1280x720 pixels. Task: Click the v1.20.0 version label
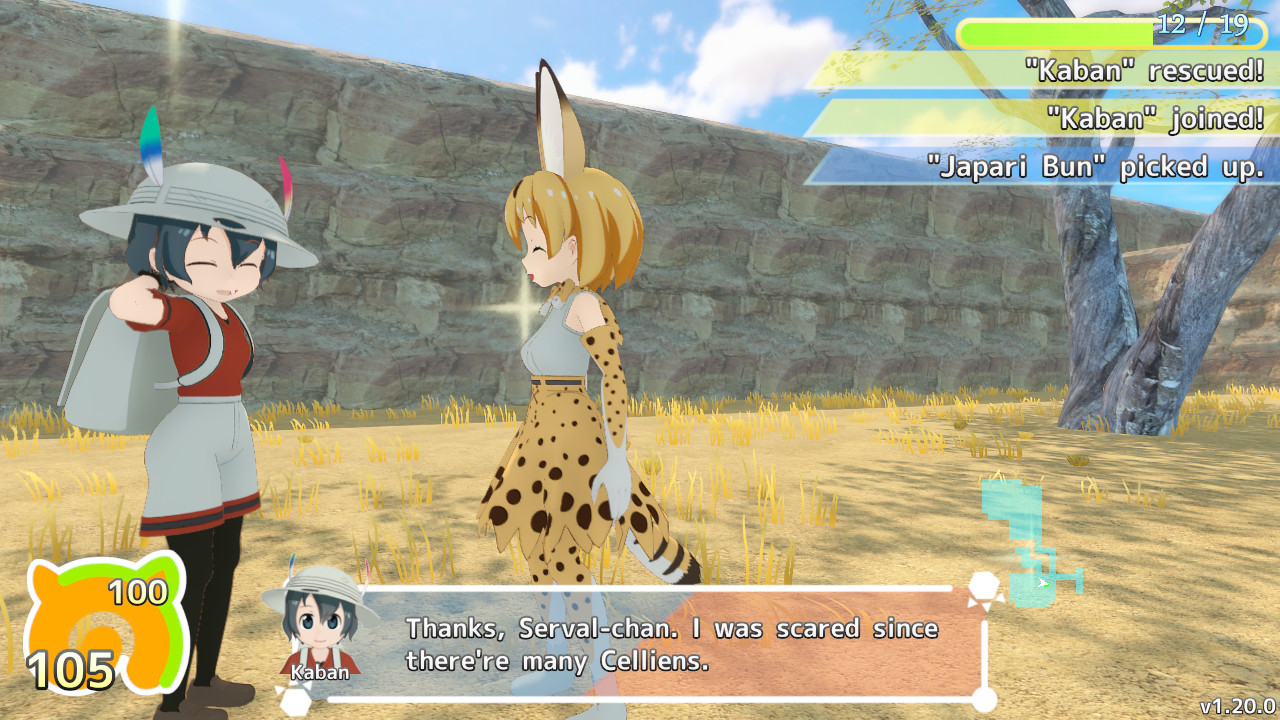1237,706
